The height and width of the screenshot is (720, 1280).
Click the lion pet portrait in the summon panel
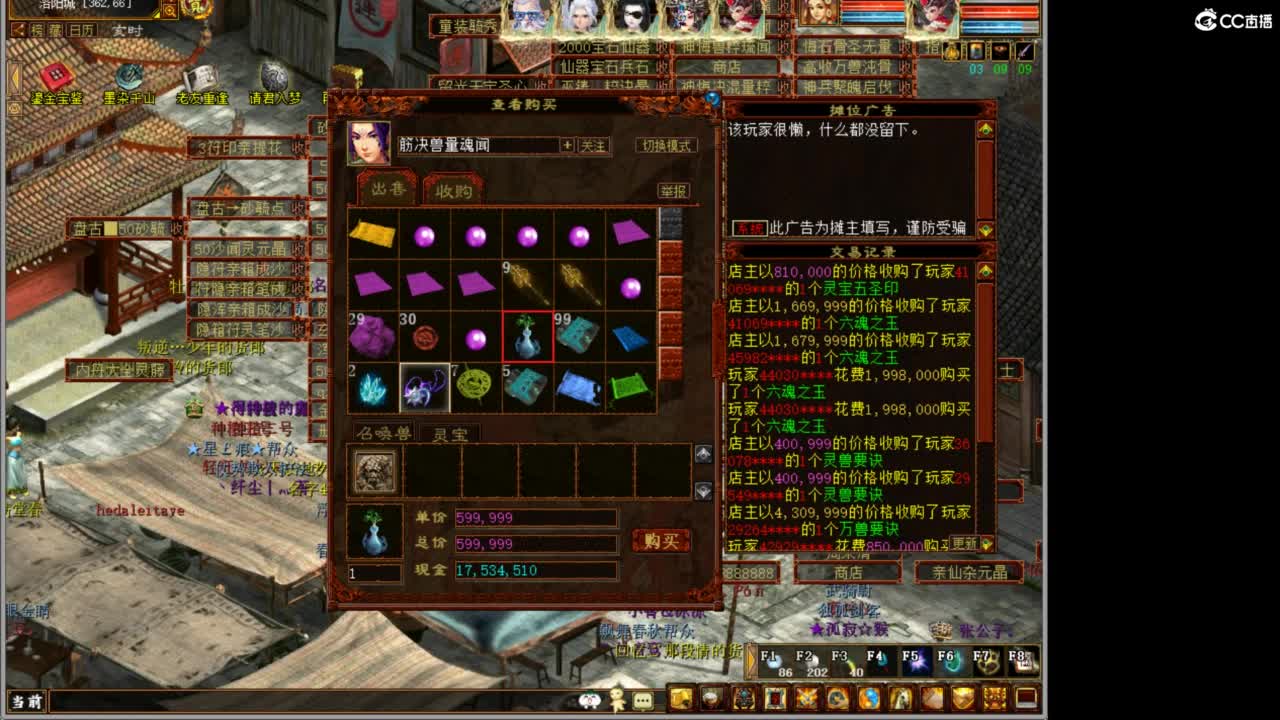click(376, 472)
